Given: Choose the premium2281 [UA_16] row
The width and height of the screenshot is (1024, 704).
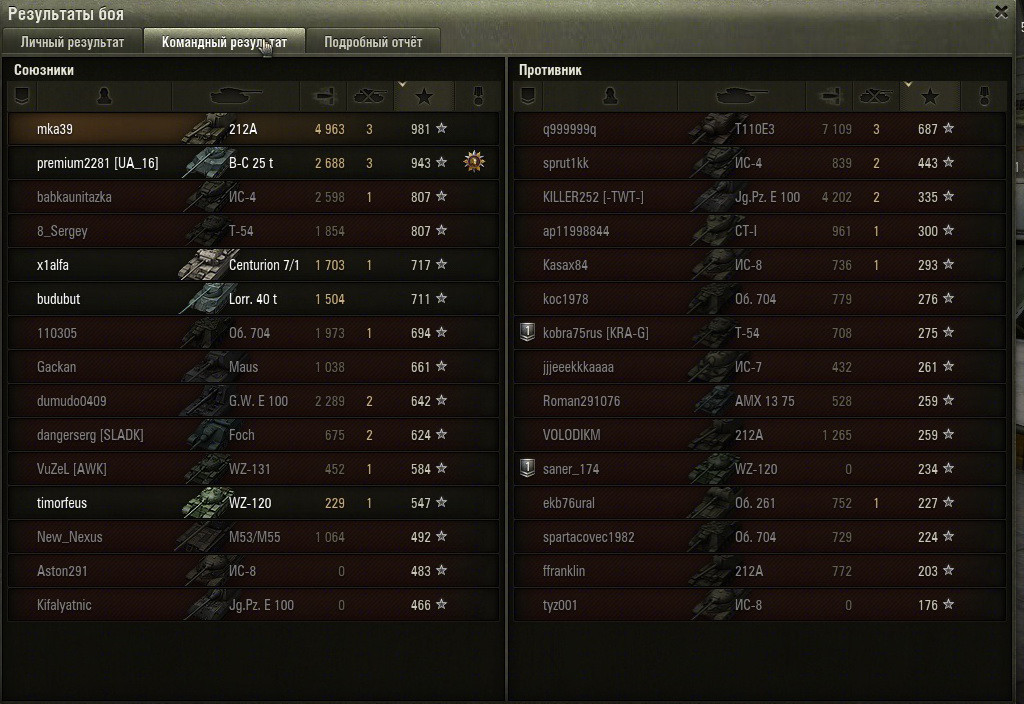Looking at the screenshot, I should click(x=97, y=163).
